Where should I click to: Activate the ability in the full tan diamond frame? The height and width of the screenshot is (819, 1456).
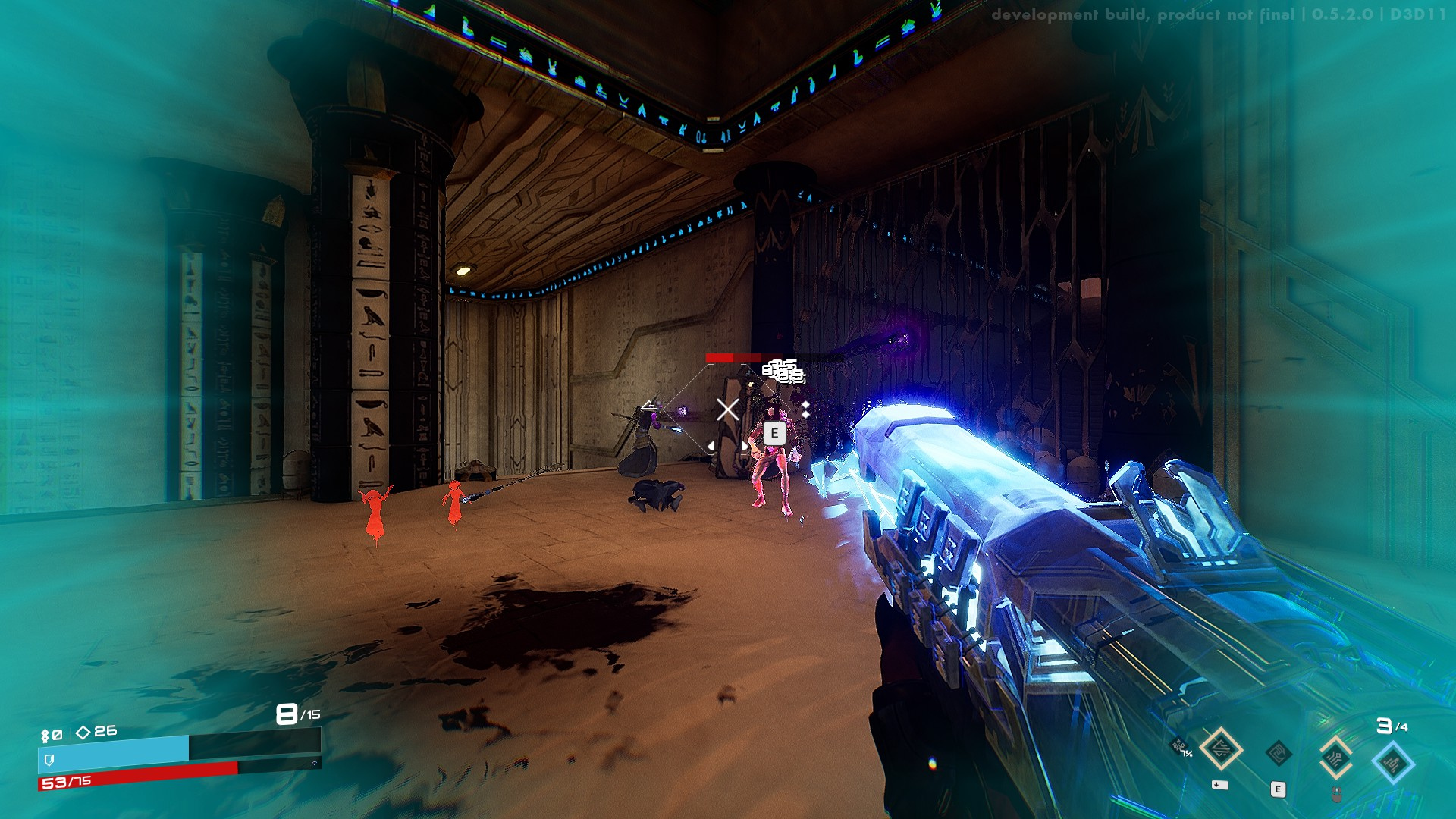point(1221,749)
